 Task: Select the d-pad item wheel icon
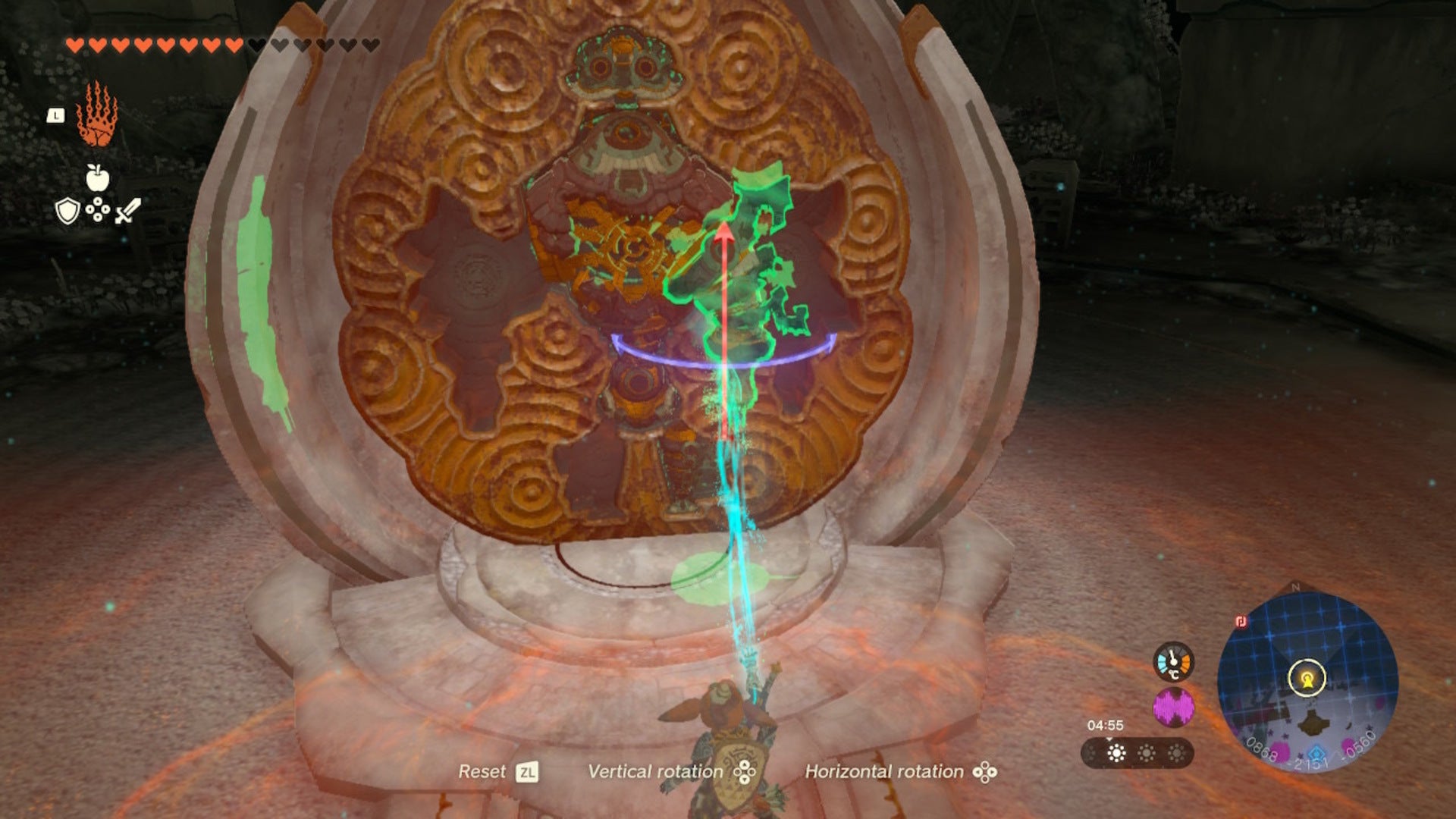click(x=98, y=209)
